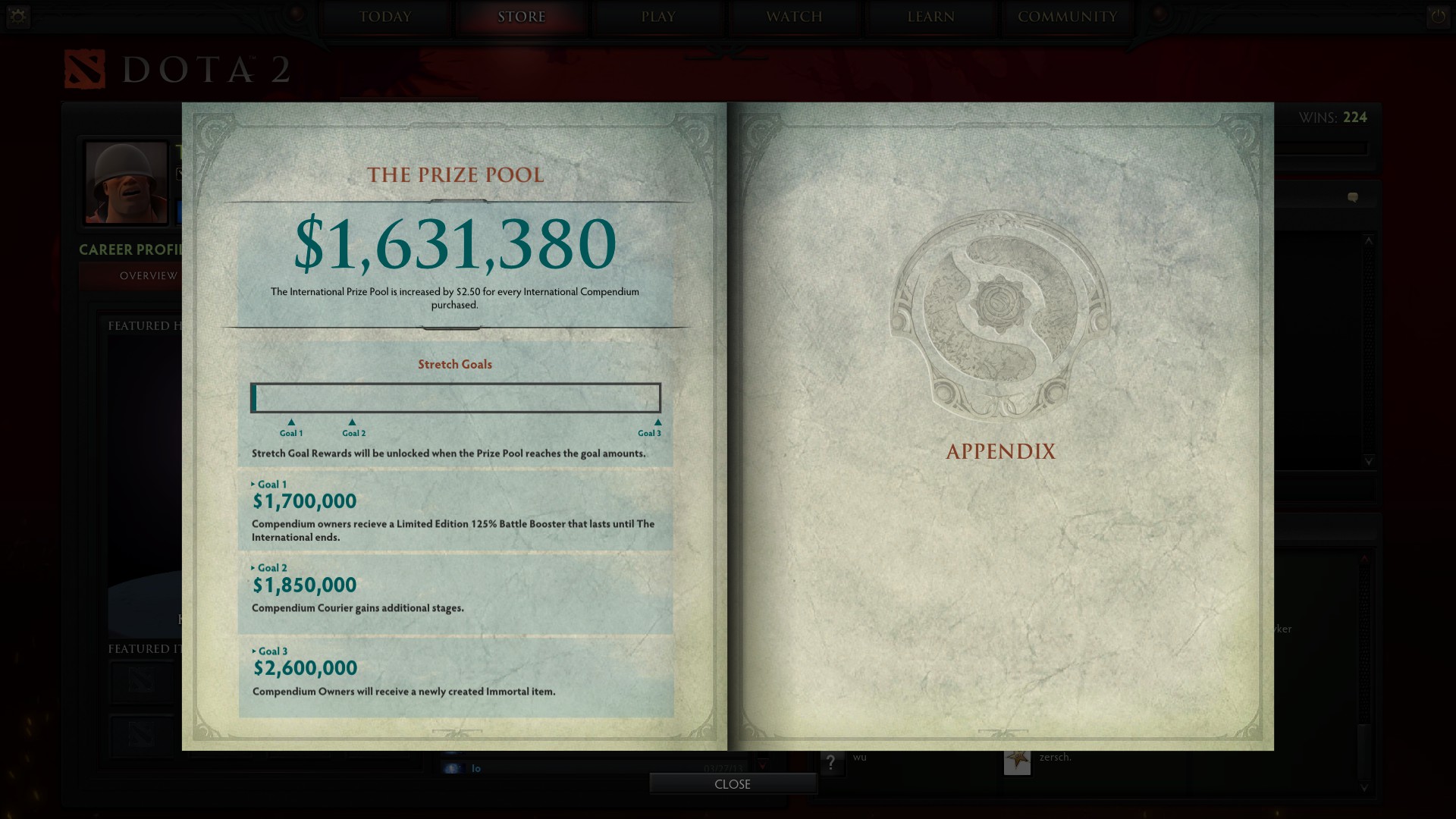Expand the Goal 1 stretch goal entry
The height and width of the screenshot is (819, 1456).
[x=269, y=485]
